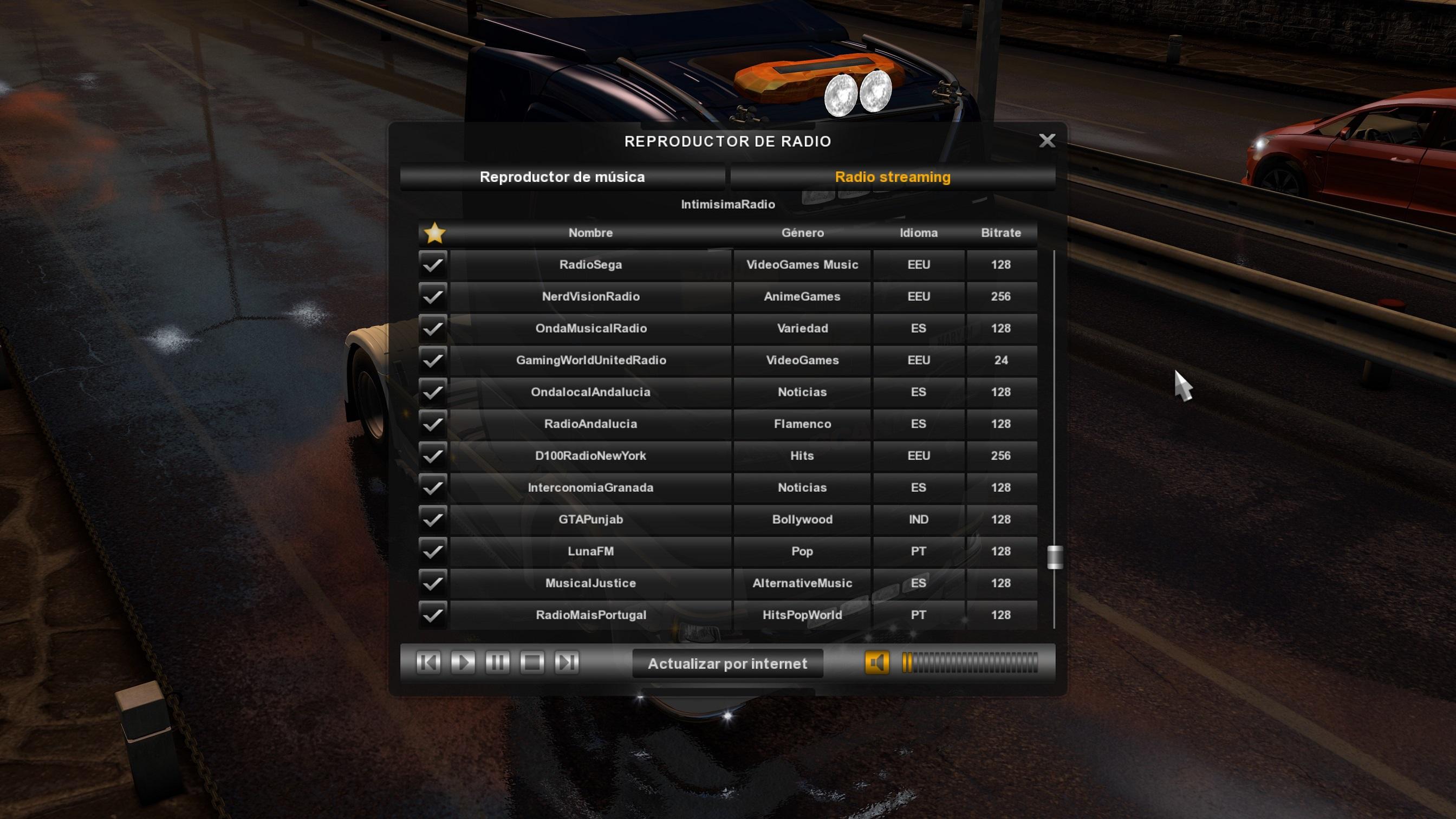
Task: Sort the list by Género header
Action: tap(802, 233)
